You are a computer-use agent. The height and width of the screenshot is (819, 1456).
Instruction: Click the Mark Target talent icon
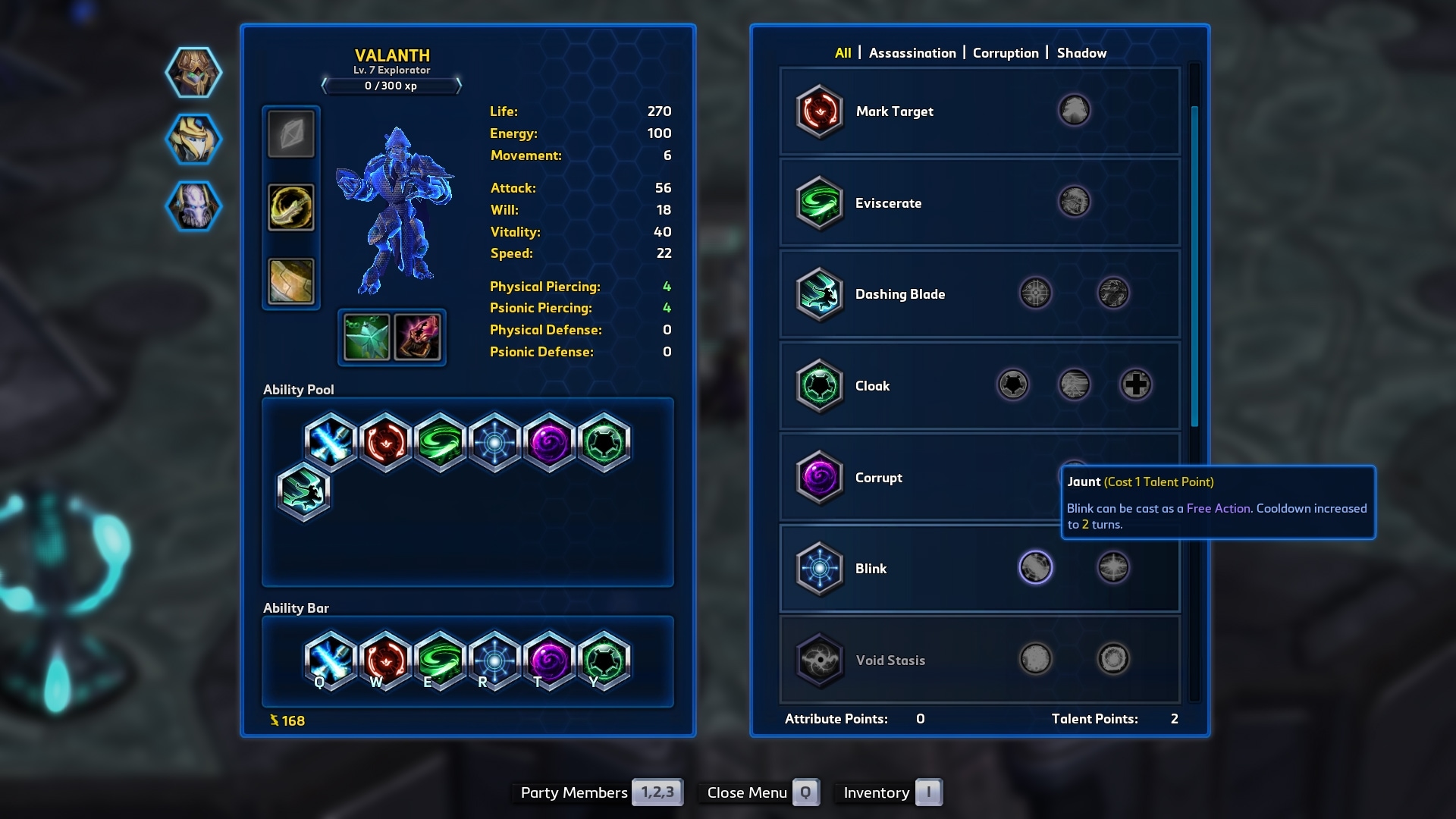[x=820, y=111]
